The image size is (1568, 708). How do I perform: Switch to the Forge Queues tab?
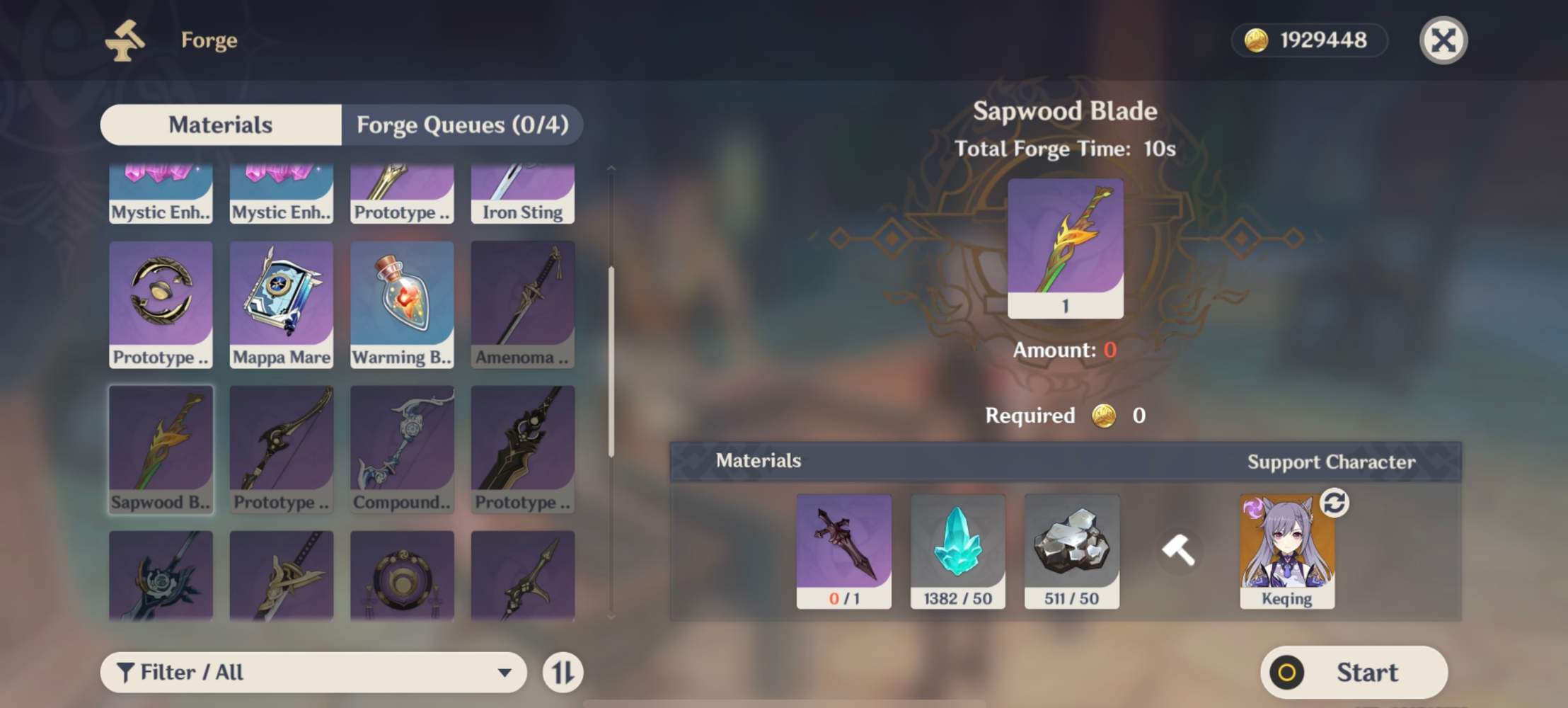coord(463,125)
